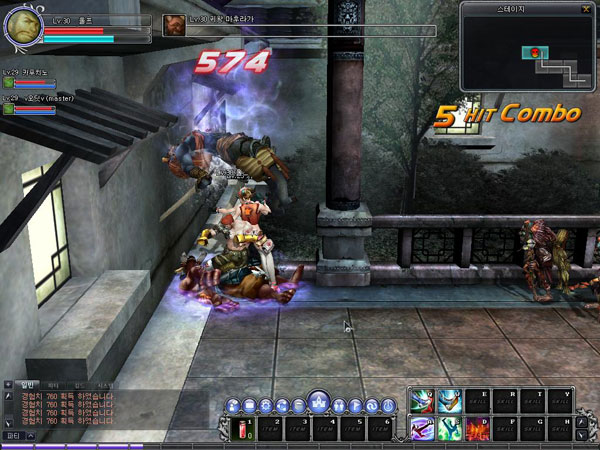Trigger the A skill icon

421,428
